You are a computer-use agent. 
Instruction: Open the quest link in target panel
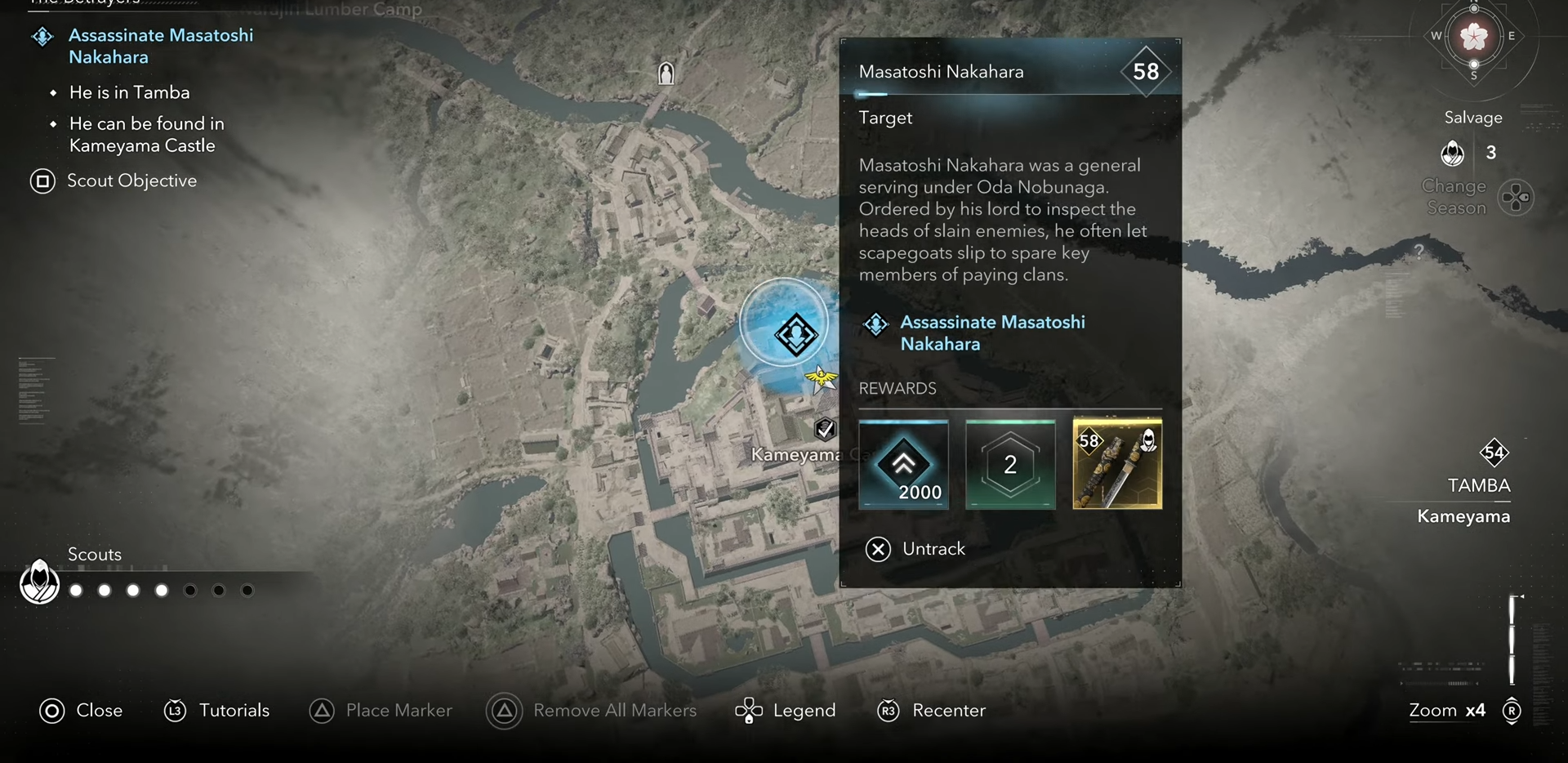click(992, 332)
